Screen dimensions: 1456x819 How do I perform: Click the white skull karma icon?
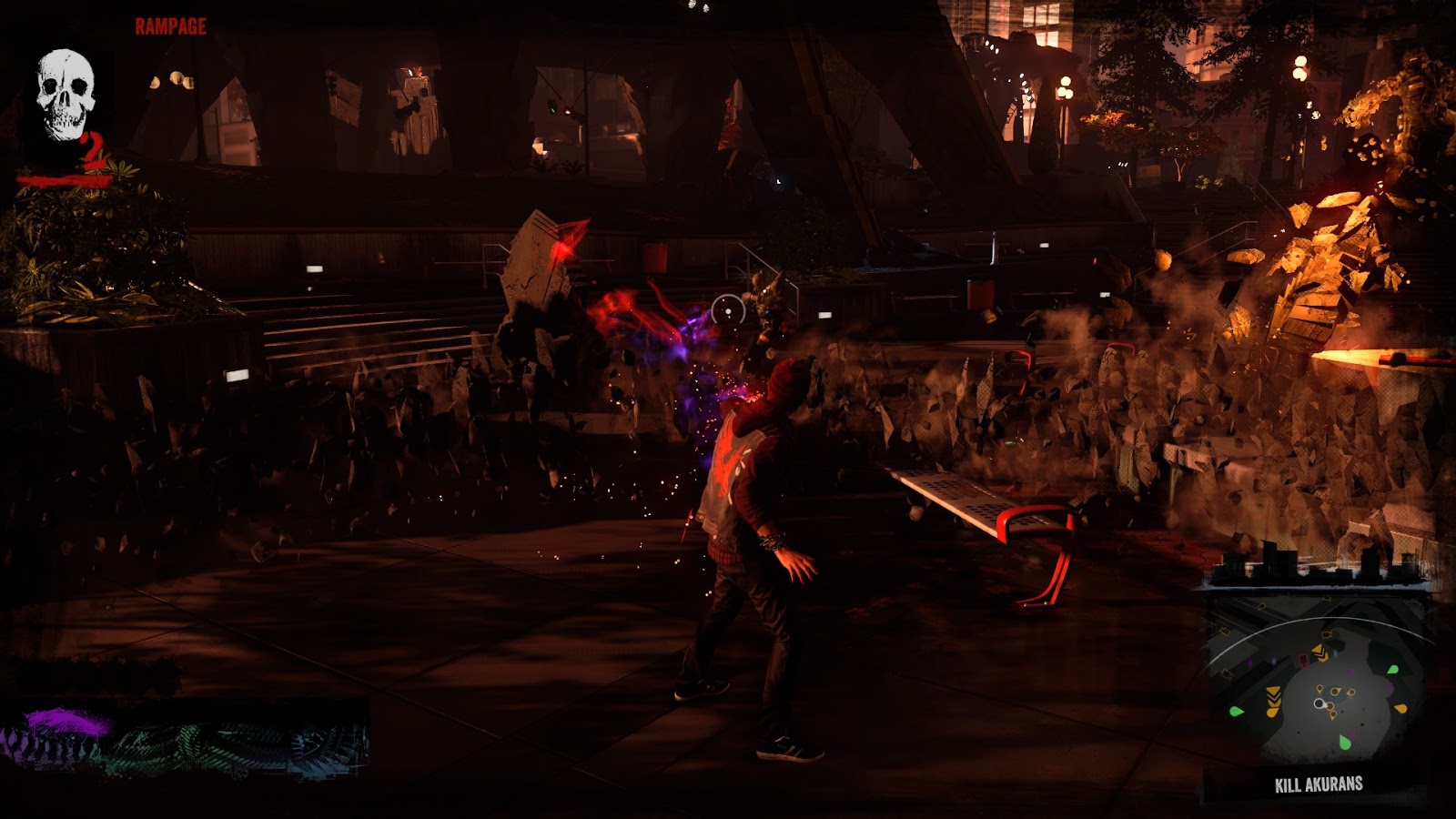[66, 96]
